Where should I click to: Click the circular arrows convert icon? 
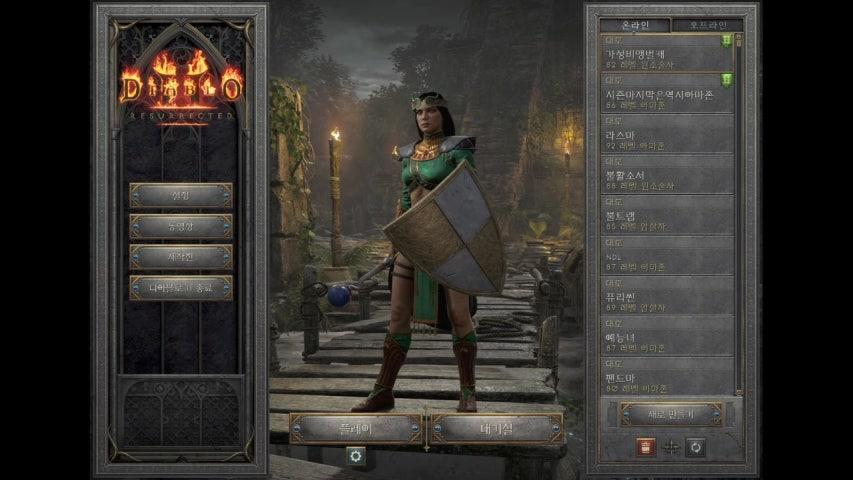click(x=696, y=447)
